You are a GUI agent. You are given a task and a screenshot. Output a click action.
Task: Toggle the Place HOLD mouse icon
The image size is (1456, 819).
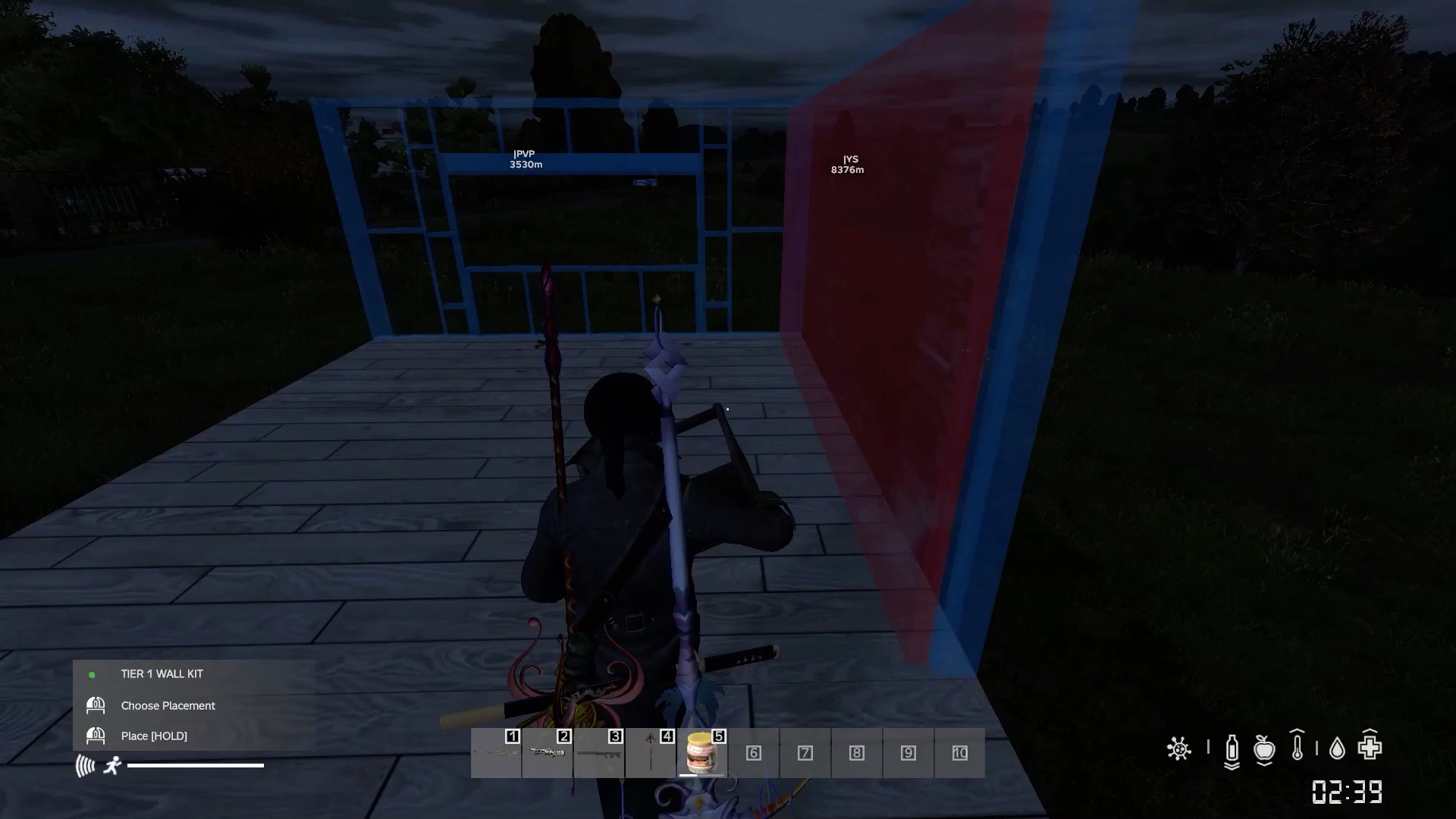[x=96, y=736]
